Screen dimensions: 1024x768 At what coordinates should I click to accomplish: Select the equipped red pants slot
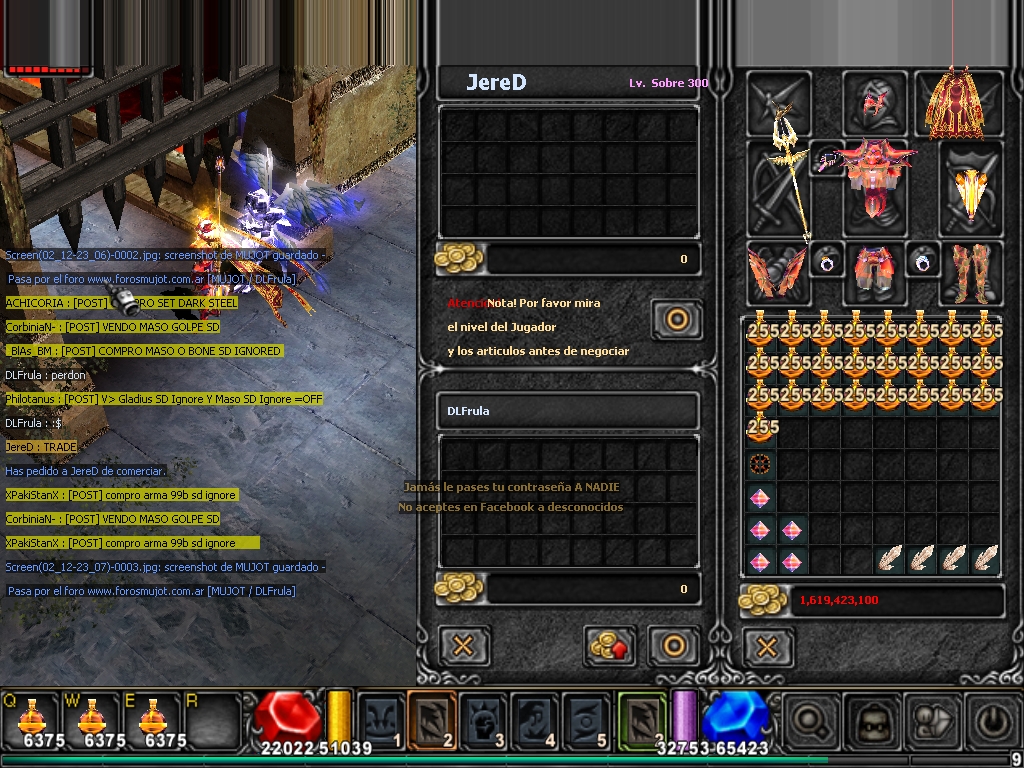click(x=874, y=272)
